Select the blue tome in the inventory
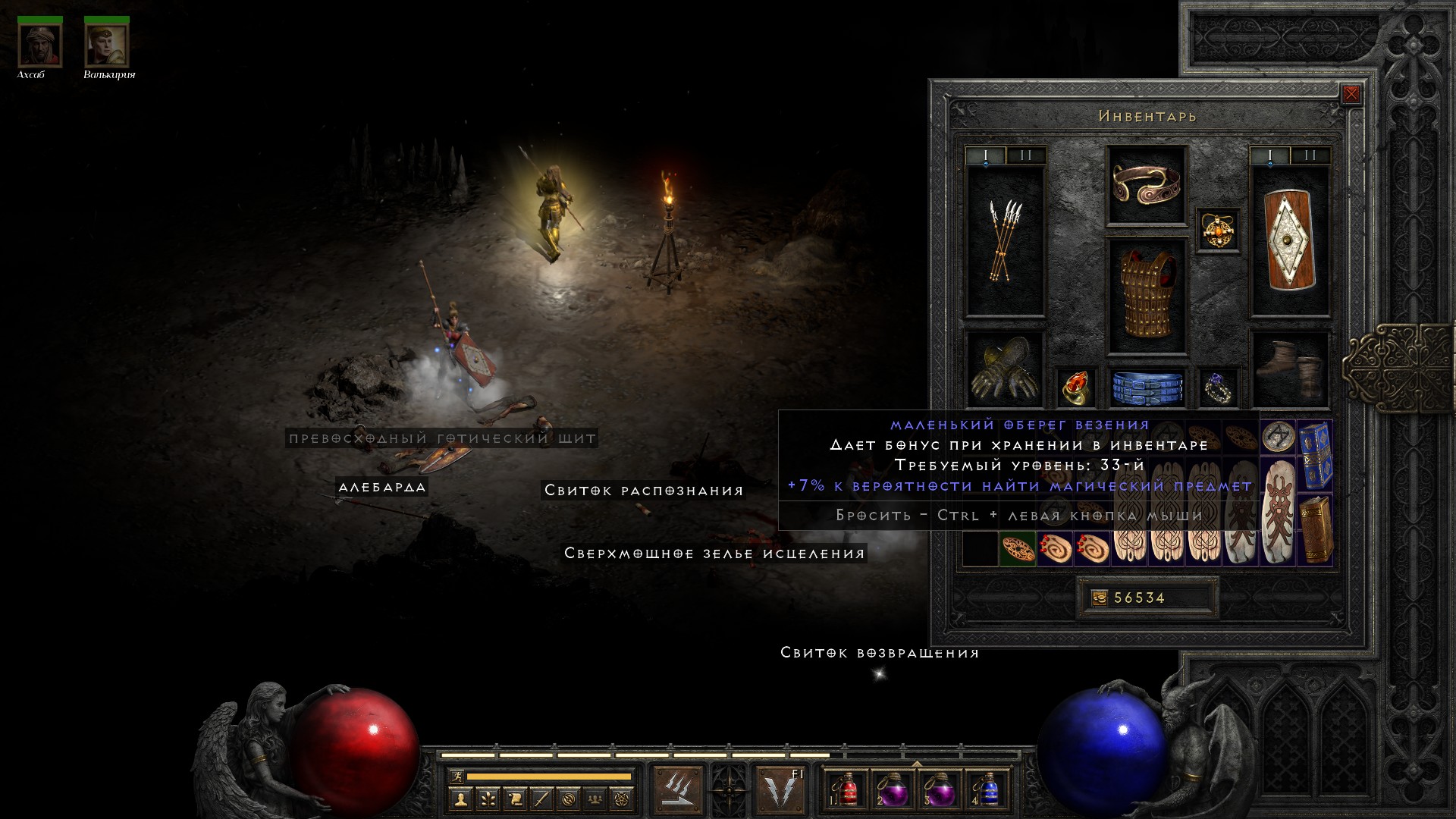The width and height of the screenshot is (1456, 819). pyautogui.click(x=1316, y=455)
